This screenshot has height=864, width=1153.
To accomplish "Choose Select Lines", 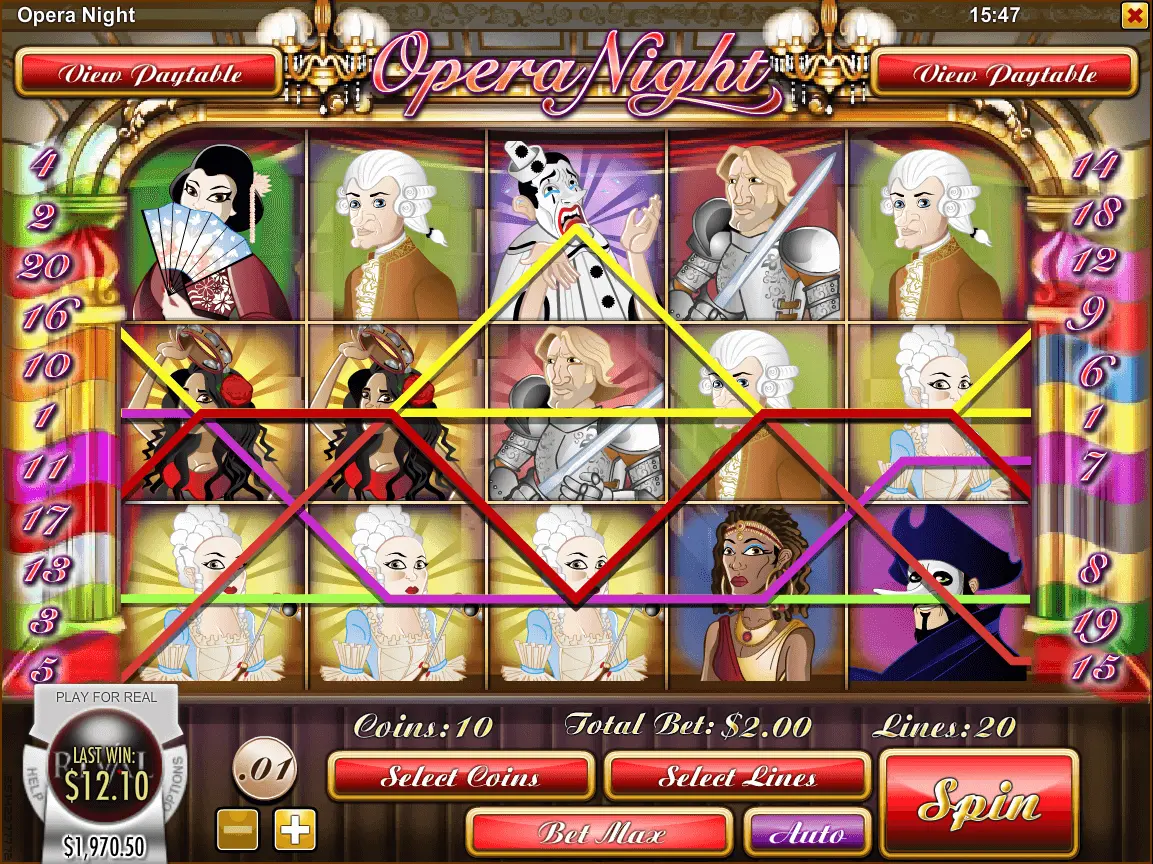I will click(737, 776).
